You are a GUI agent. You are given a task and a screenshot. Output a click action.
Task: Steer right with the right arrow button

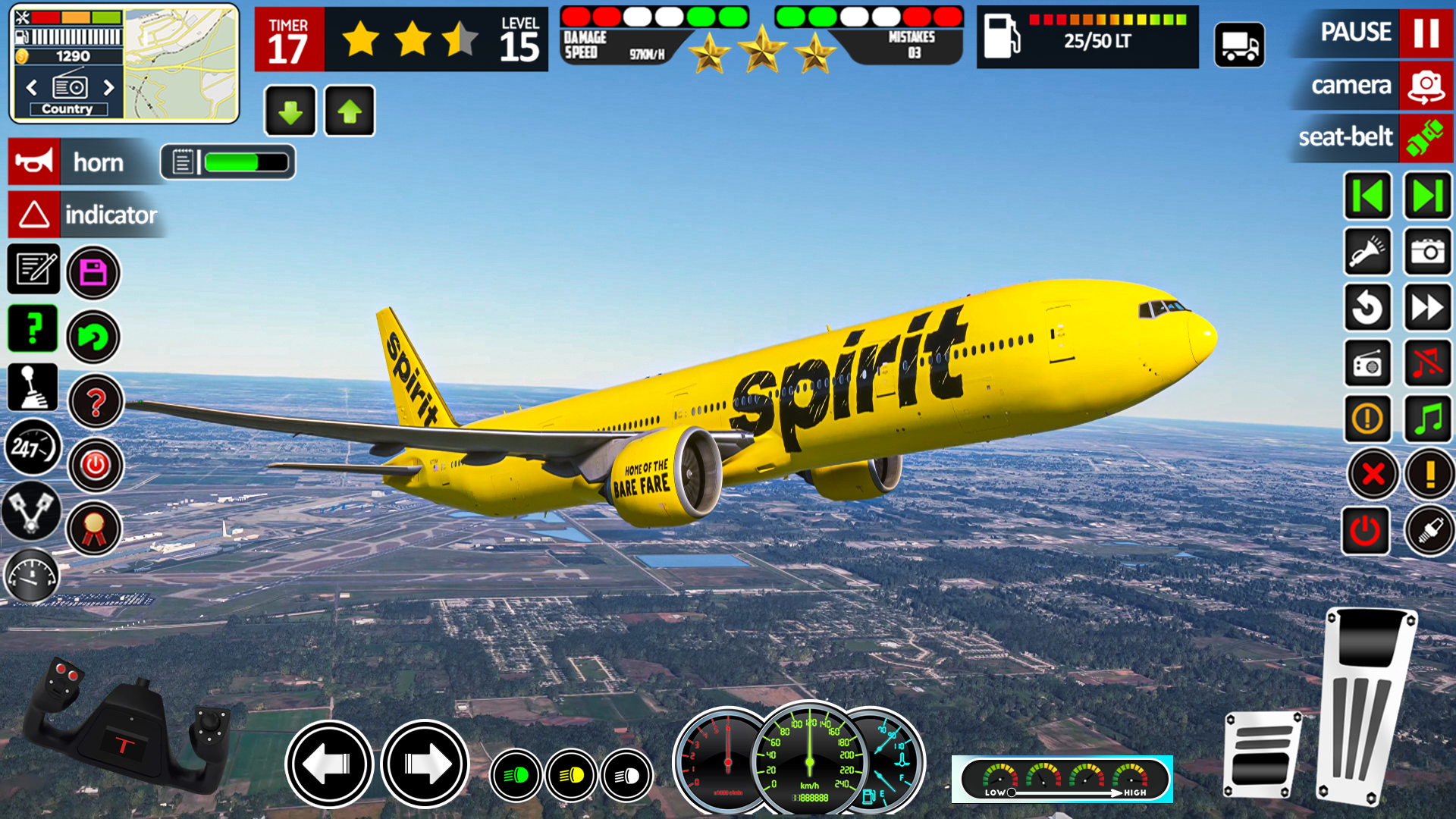(425, 764)
